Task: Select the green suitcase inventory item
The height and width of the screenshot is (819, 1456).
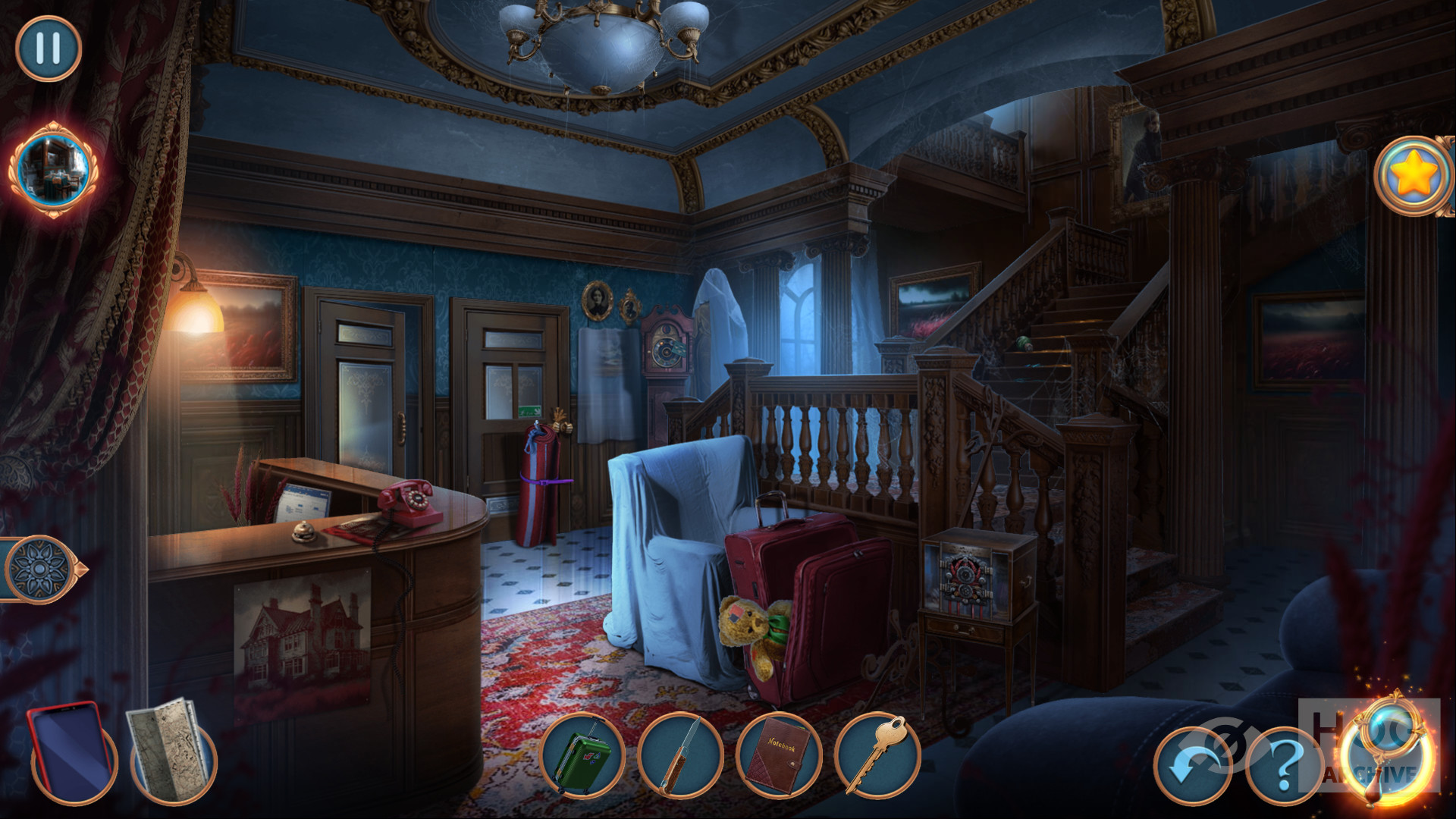Action: click(x=582, y=755)
